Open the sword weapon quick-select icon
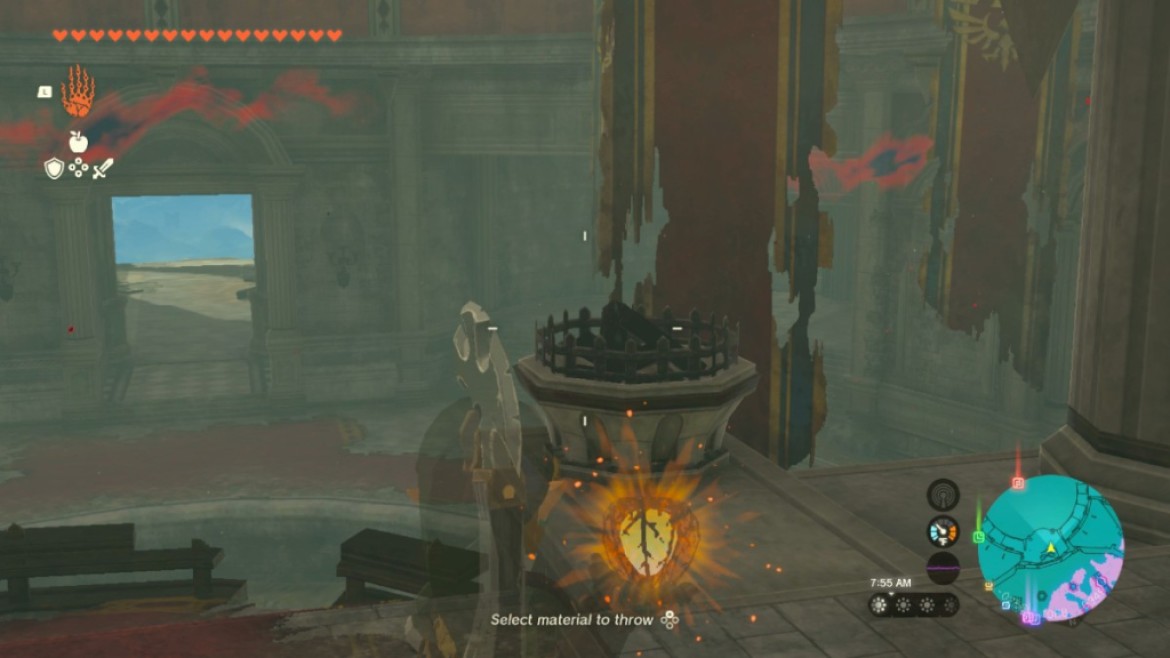The image size is (1170, 658). tap(103, 168)
